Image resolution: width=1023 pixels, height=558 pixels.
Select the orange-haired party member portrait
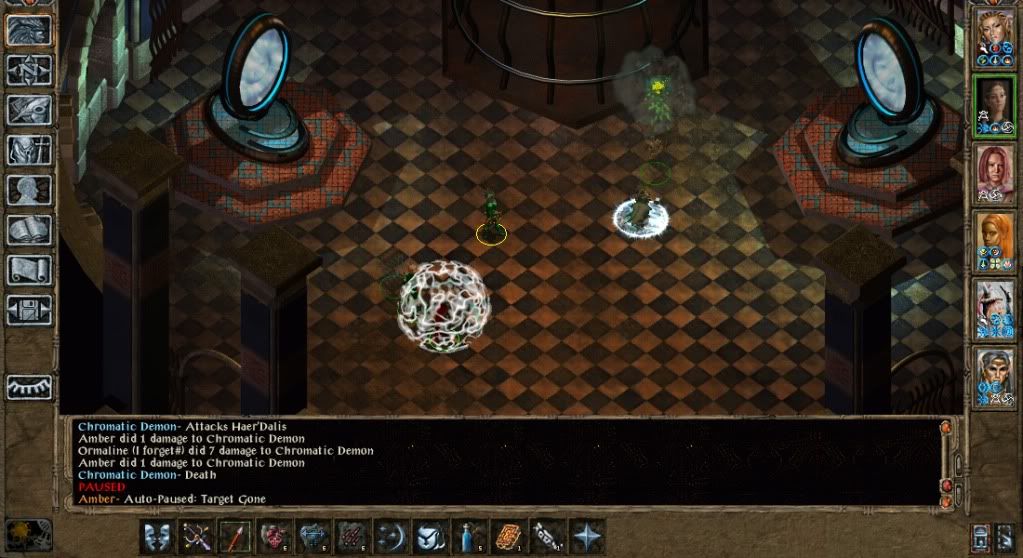click(x=995, y=238)
